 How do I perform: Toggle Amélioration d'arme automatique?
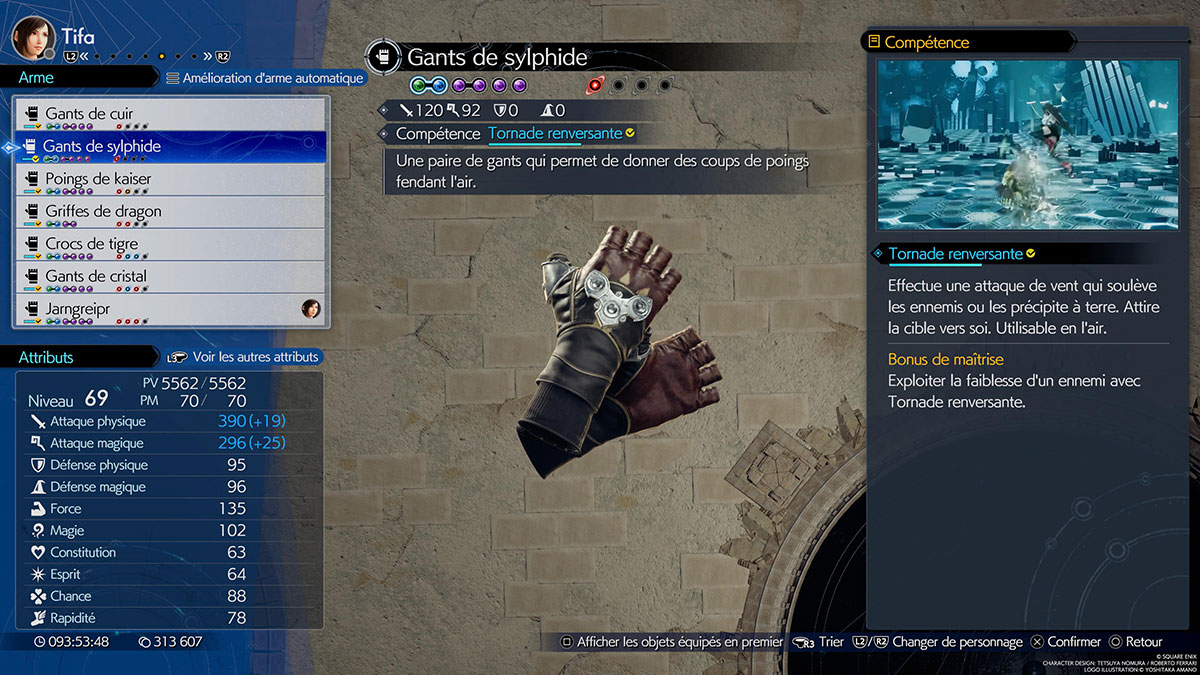click(x=265, y=78)
